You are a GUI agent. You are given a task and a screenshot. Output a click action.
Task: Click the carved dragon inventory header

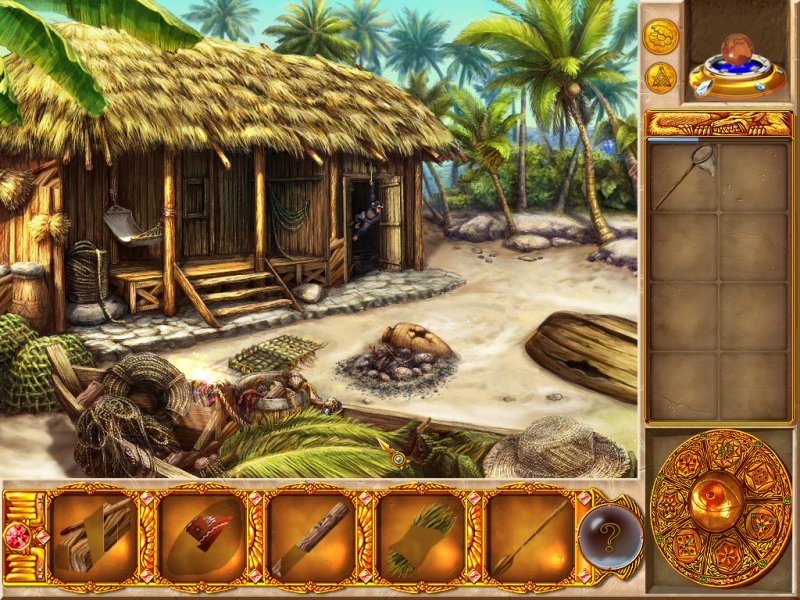[719, 123]
